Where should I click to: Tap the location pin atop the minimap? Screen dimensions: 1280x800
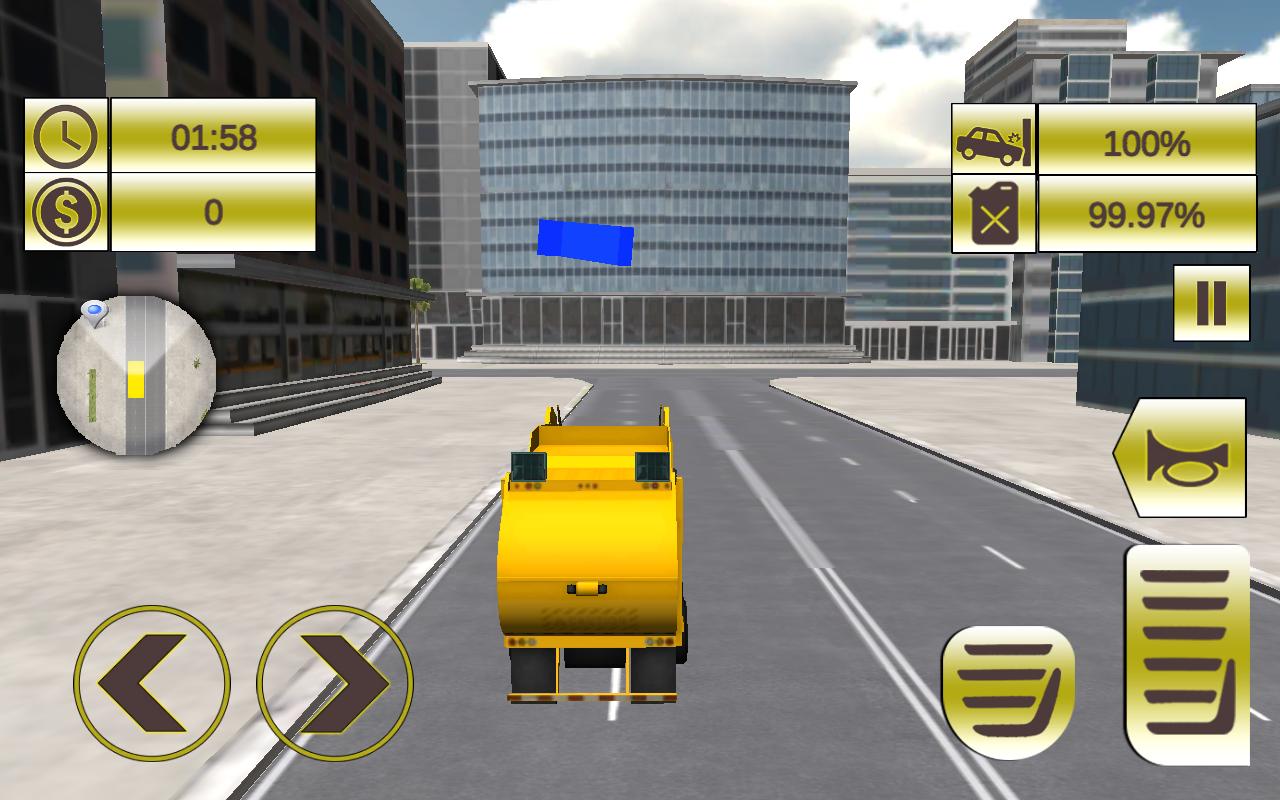(x=96, y=311)
